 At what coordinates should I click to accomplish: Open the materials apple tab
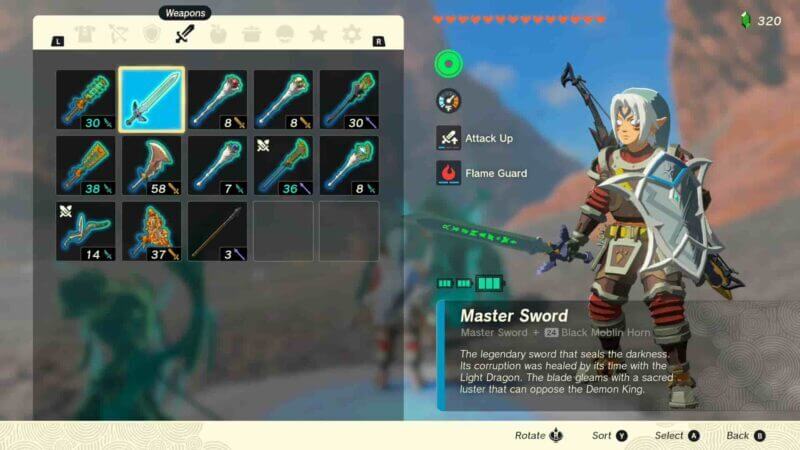pyautogui.click(x=218, y=35)
